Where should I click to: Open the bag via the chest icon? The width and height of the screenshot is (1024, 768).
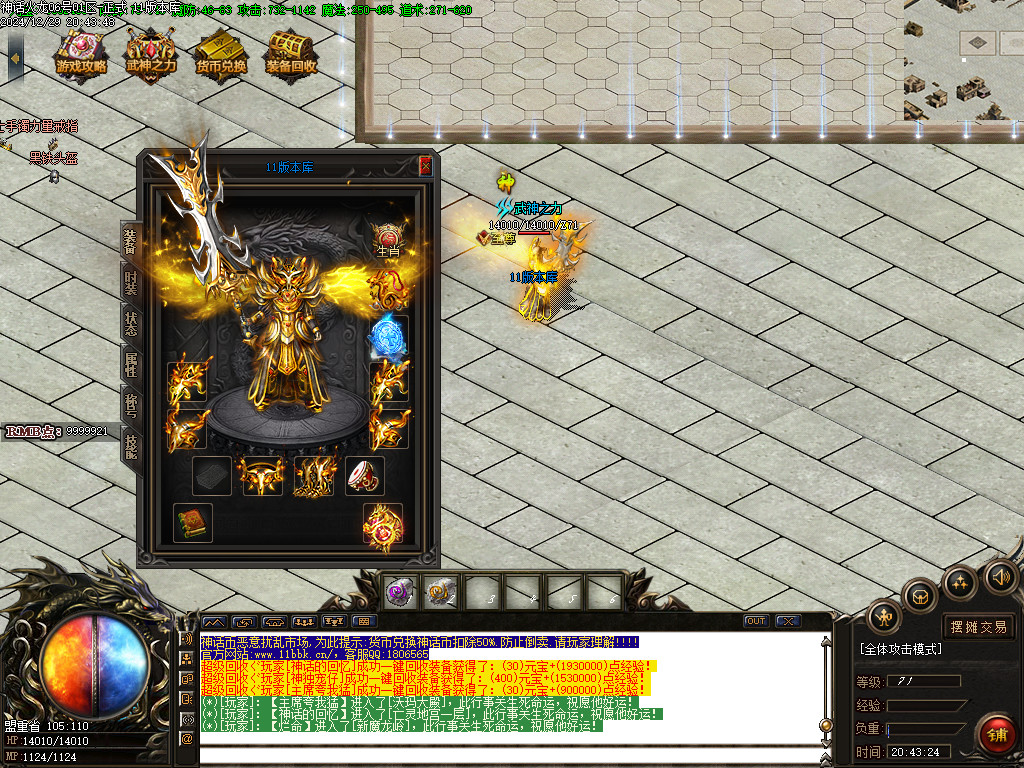[919, 597]
